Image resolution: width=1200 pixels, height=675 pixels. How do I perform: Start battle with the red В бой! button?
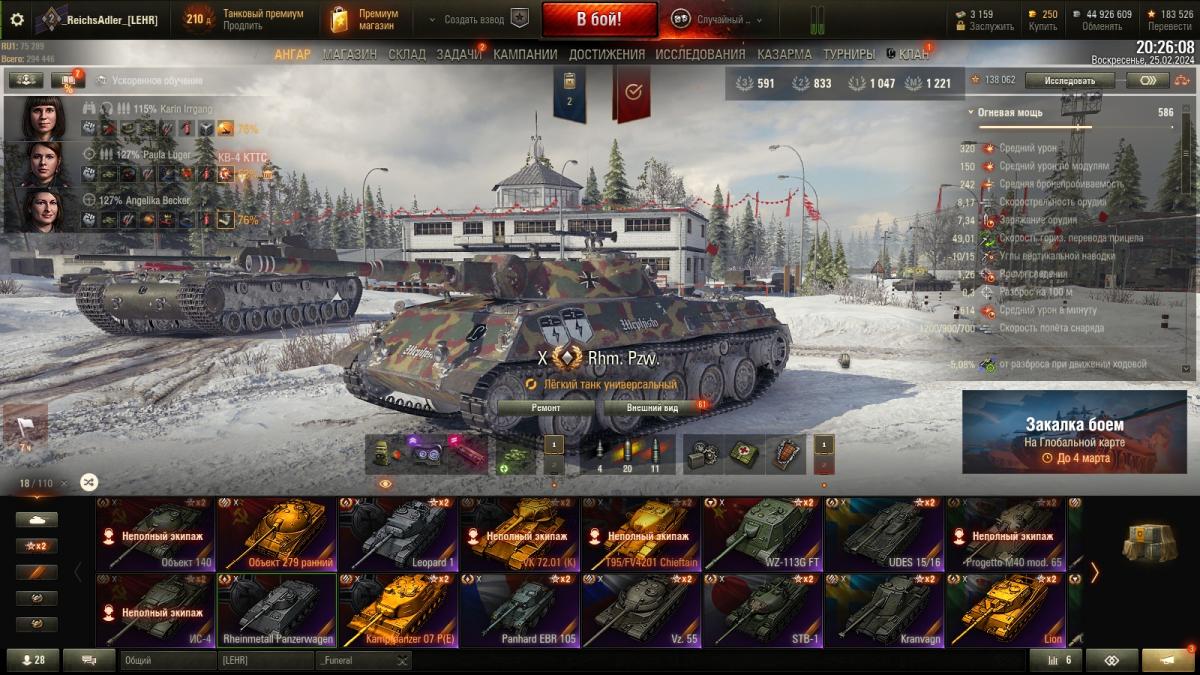(x=599, y=19)
